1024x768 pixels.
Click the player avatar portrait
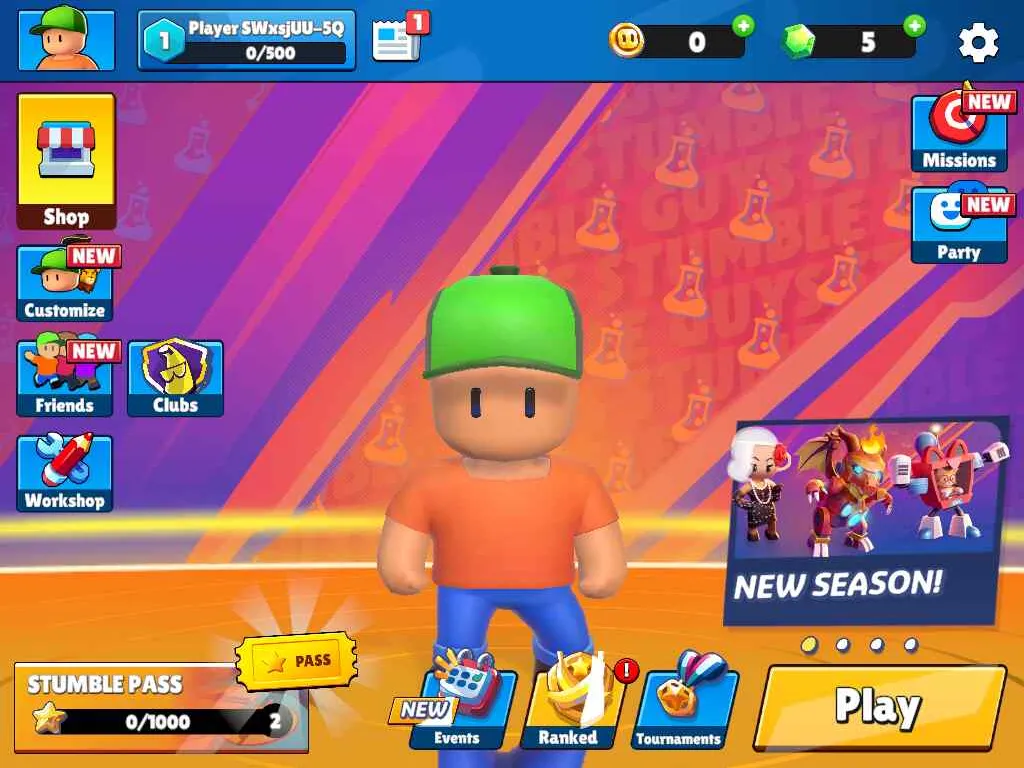coord(66,41)
